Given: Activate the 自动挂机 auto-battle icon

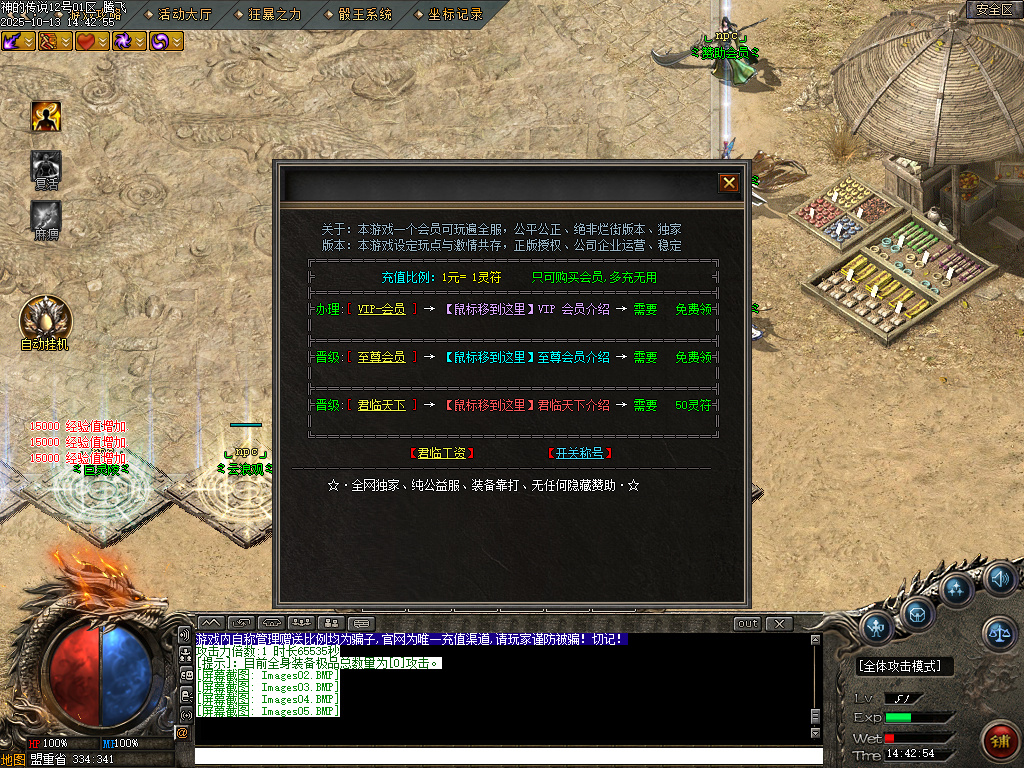Looking at the screenshot, I should click(x=45, y=318).
